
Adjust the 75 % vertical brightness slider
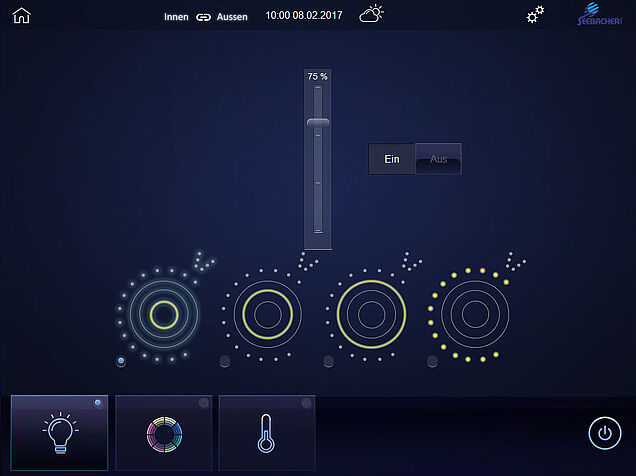[x=318, y=123]
